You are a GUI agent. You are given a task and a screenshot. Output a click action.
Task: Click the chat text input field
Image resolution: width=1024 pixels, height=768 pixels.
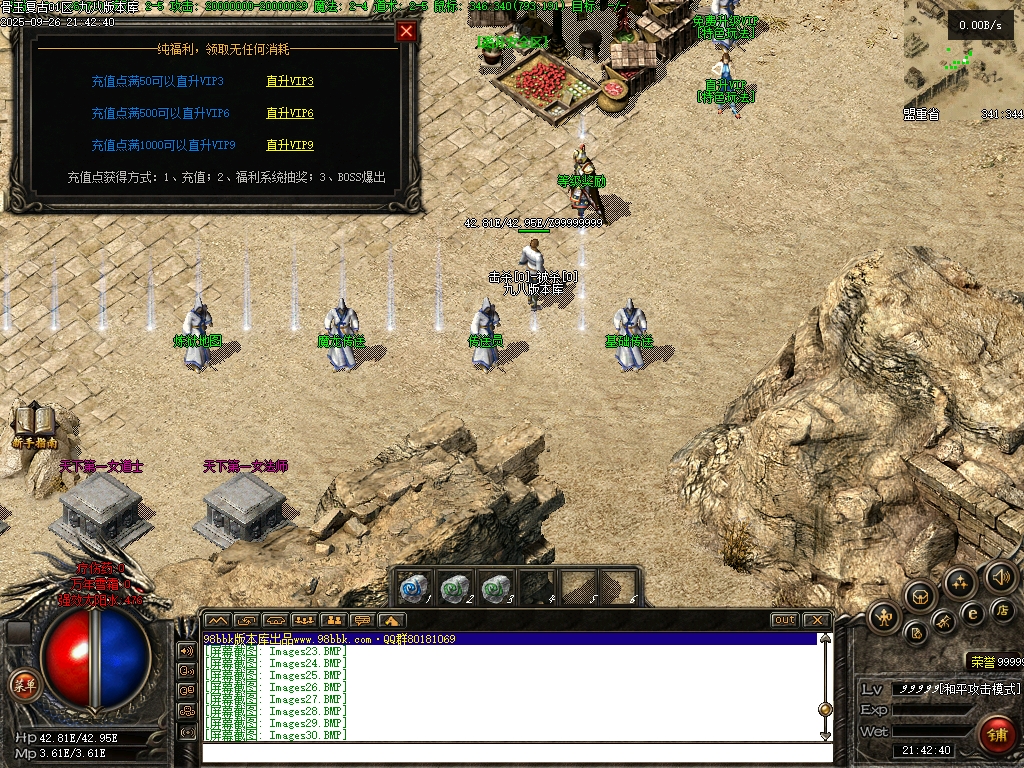point(510,752)
